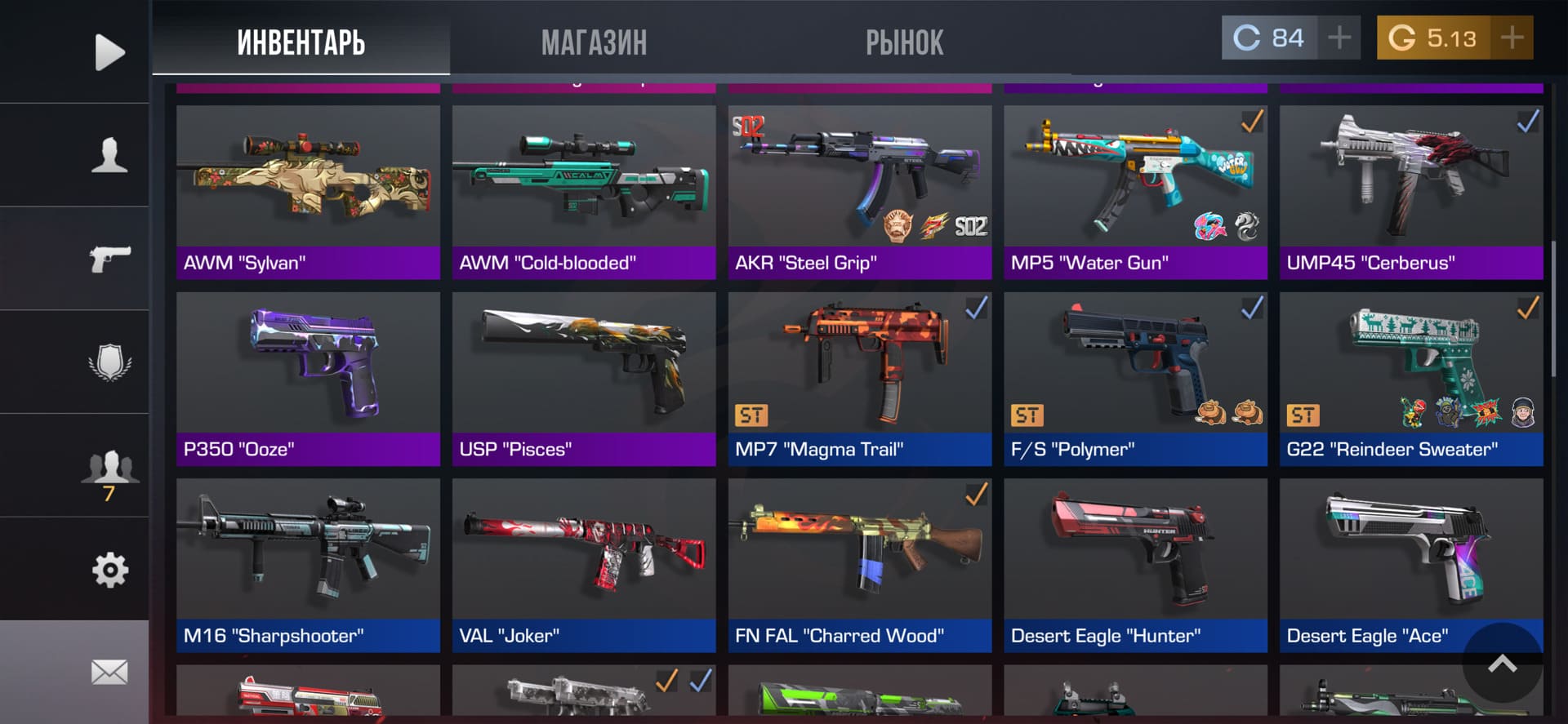Add silver coins with the plus button
Screen dimensions: 1568x724
pos(1339,38)
